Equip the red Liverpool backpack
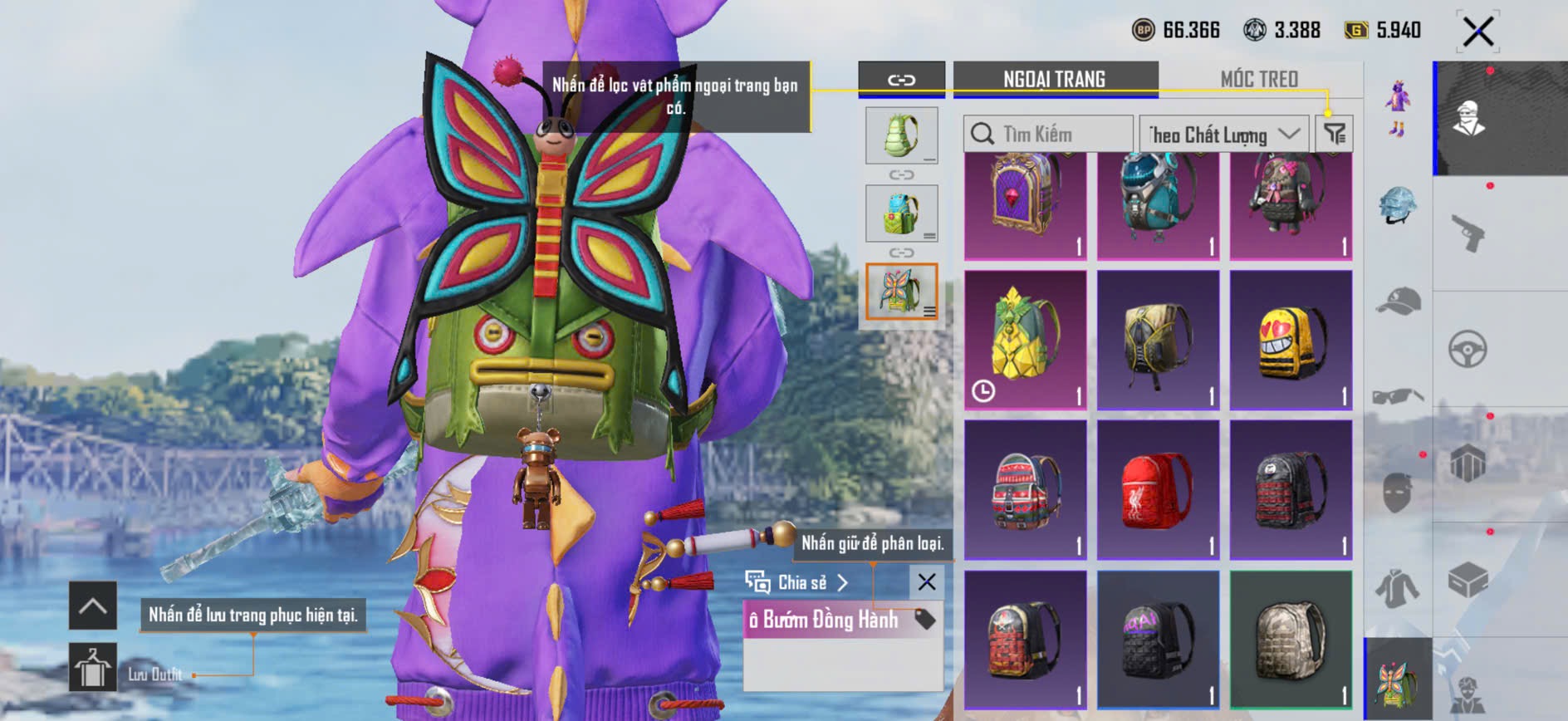Image resolution: width=1568 pixels, height=721 pixels. 1158,490
